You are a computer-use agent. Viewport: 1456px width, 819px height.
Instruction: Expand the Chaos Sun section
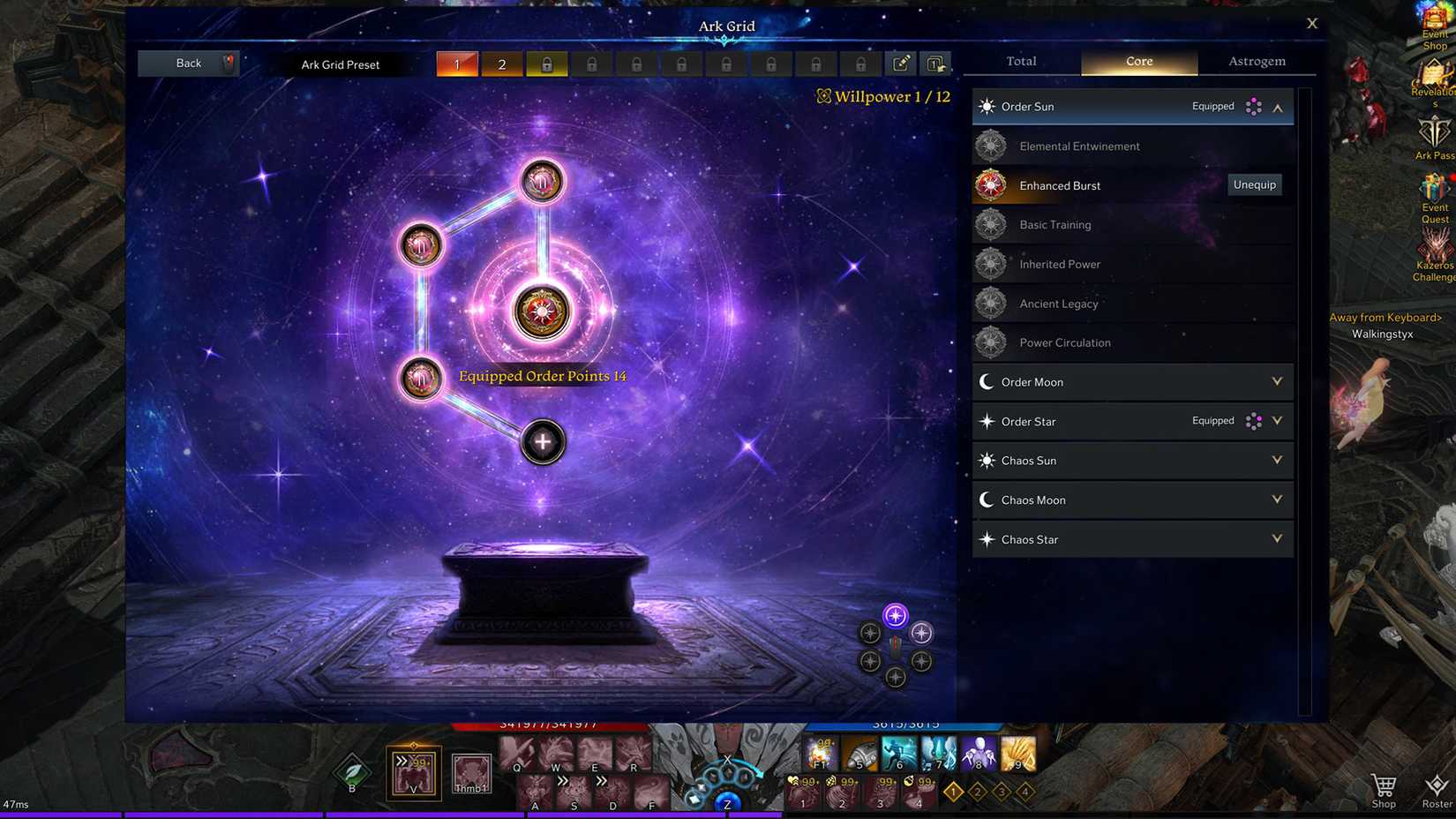coord(1277,461)
